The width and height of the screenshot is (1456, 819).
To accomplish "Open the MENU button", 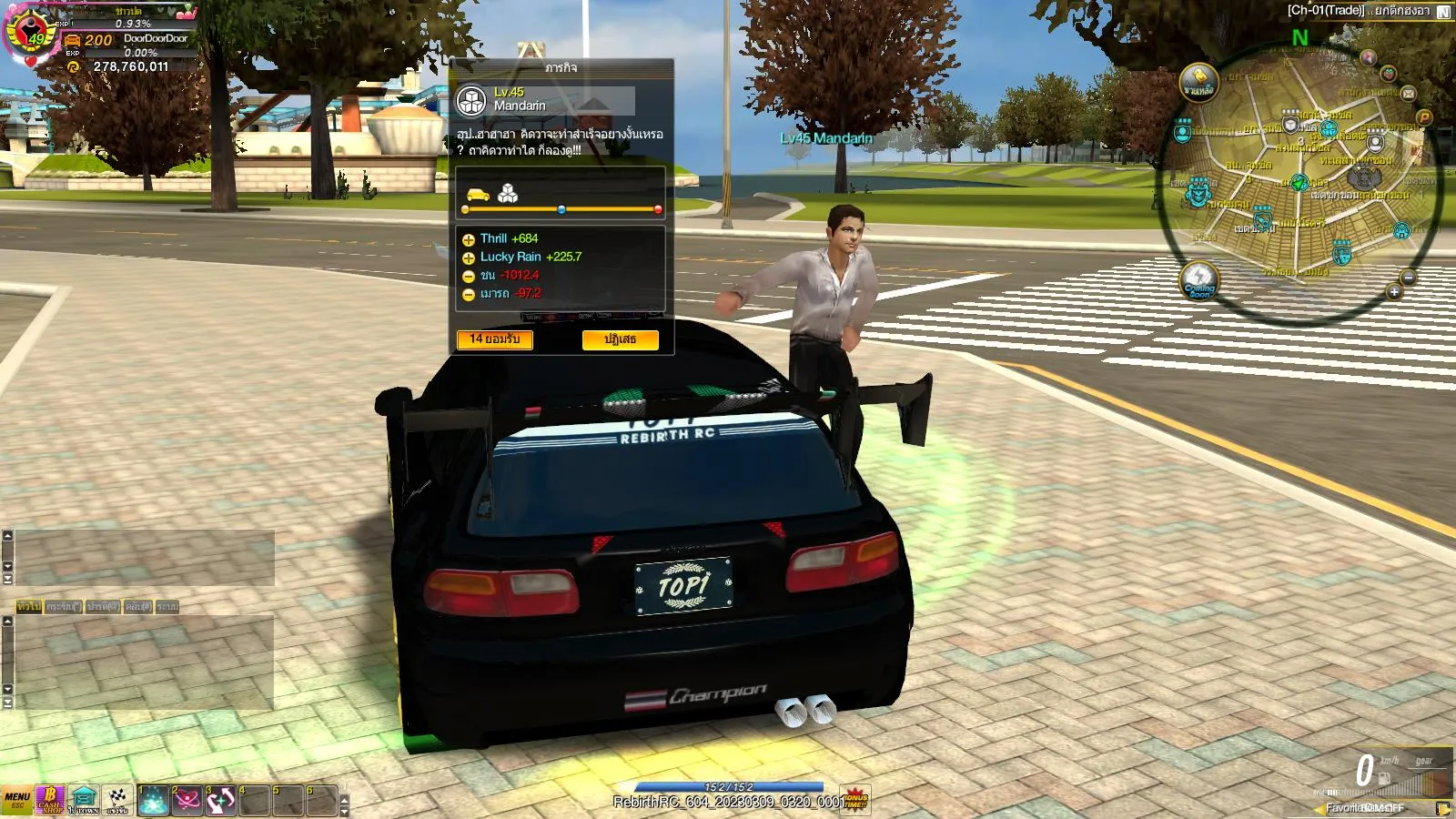I will tap(16, 799).
